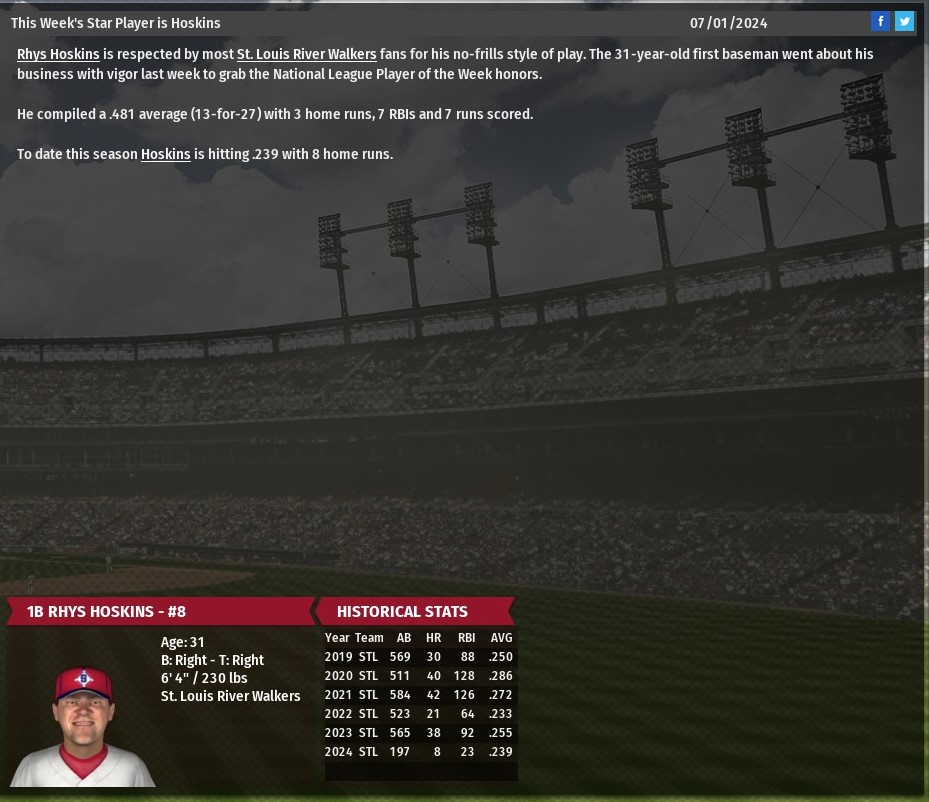Share the story on Facebook

(880, 21)
